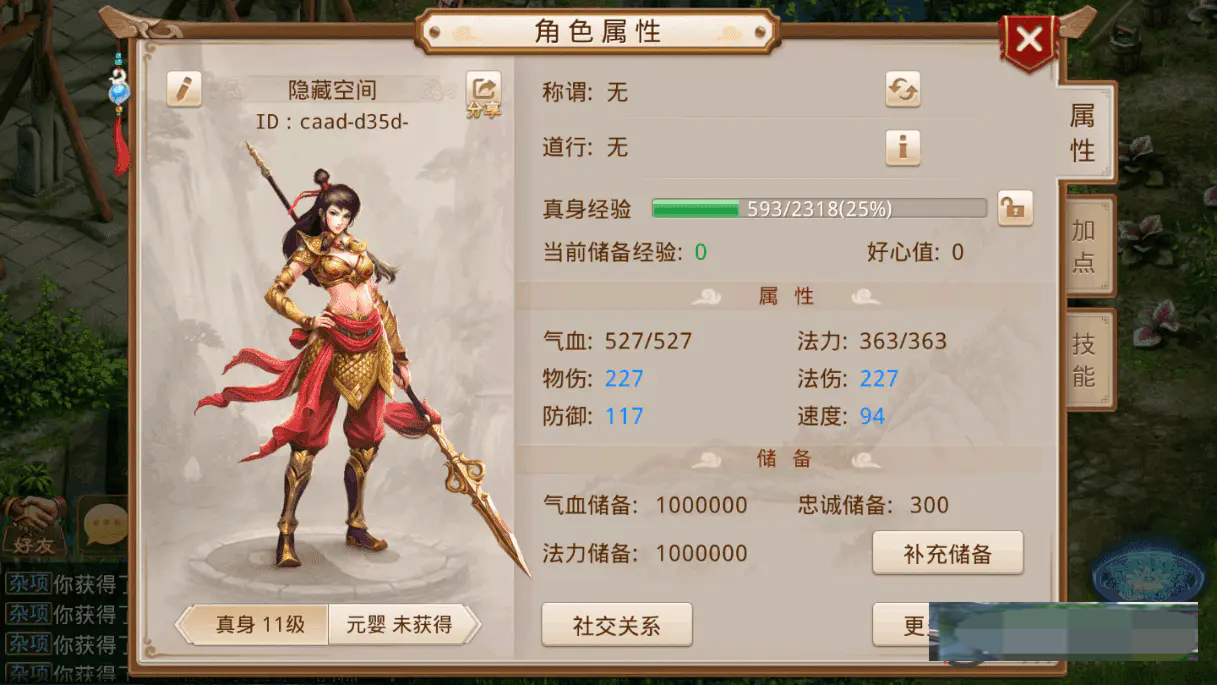
Task: Open 社交关系 panel
Action: click(x=616, y=626)
